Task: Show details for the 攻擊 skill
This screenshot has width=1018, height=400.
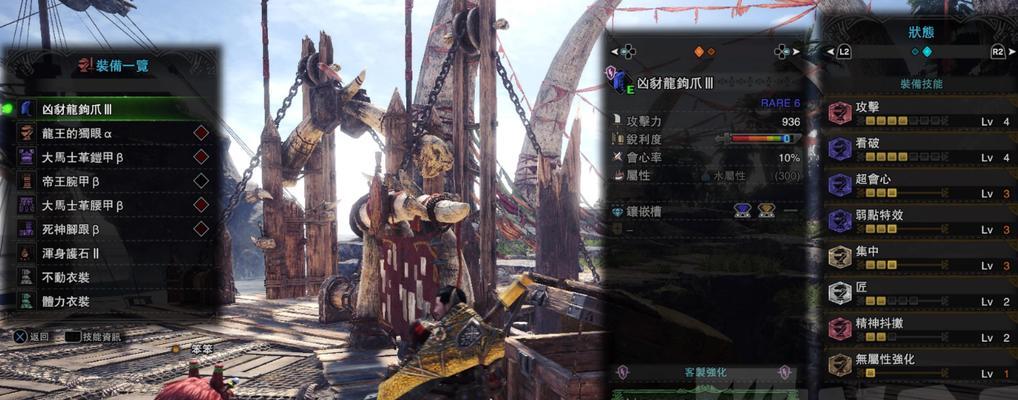Action: click(920, 113)
